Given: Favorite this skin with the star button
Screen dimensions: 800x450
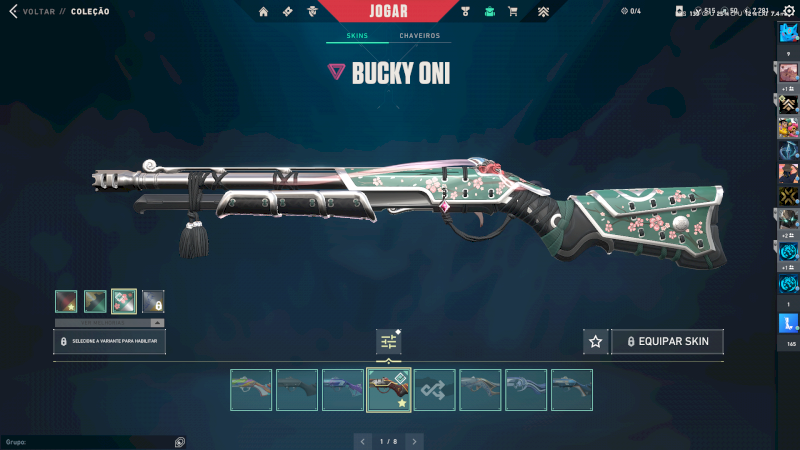Looking at the screenshot, I should 595,342.
